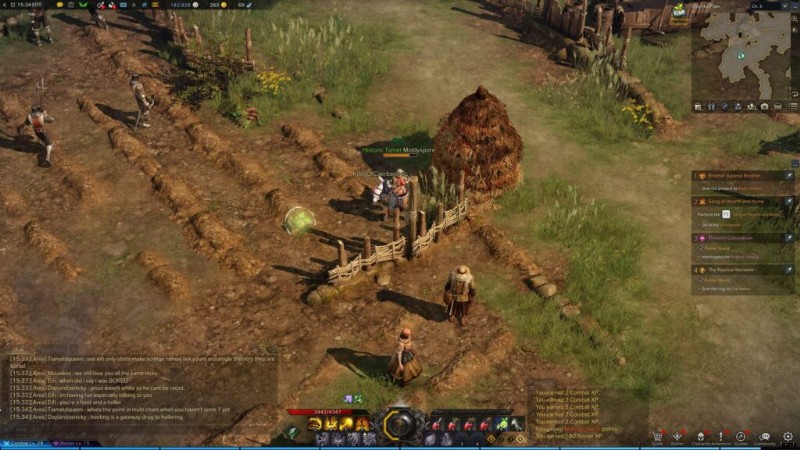Select 'The Regulus Heirloom' quest entry
Image resolution: width=800 pixels, height=450 pixels.
tap(740, 270)
